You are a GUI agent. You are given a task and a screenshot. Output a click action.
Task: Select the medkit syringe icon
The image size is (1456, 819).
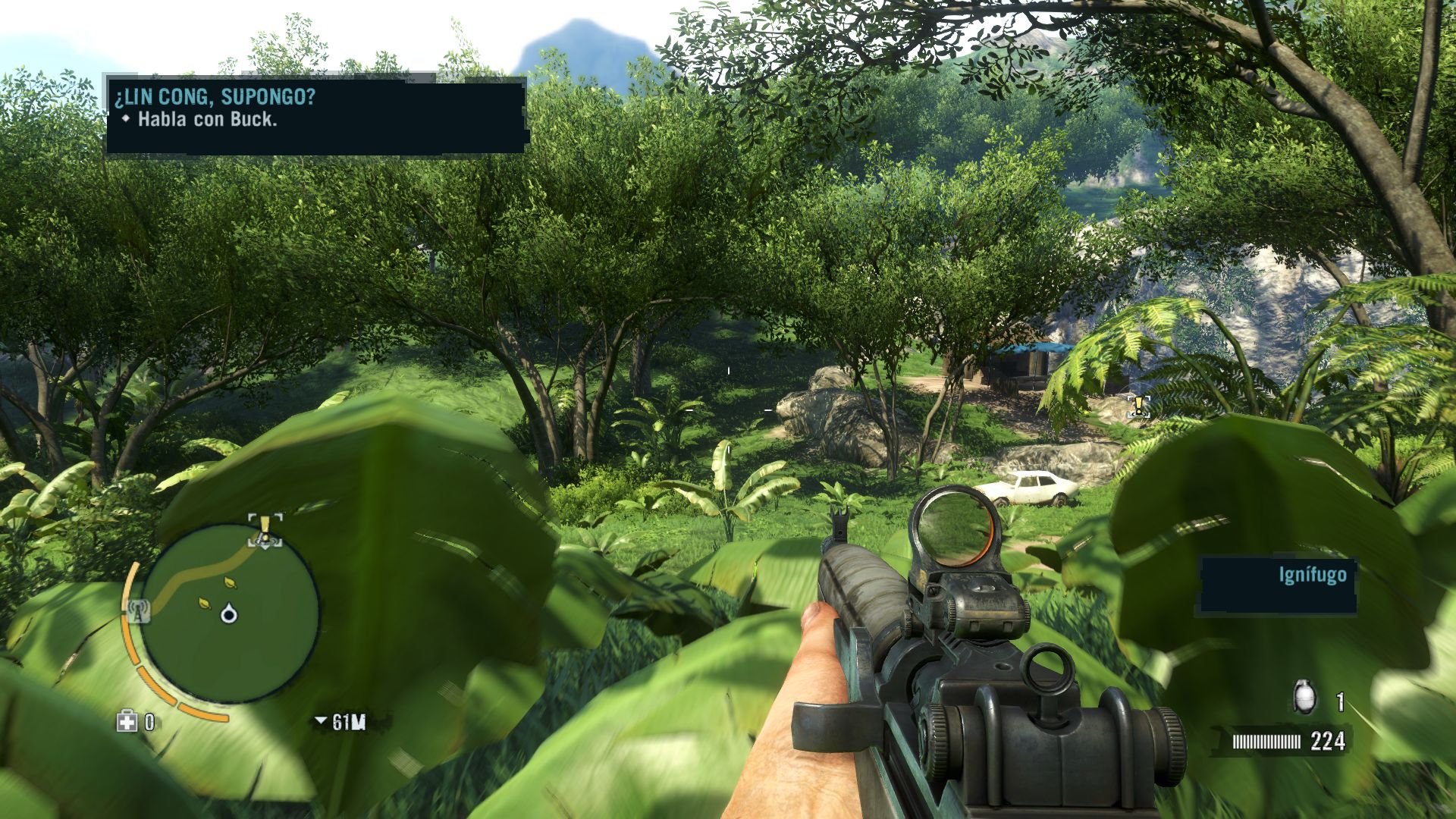pos(127,721)
